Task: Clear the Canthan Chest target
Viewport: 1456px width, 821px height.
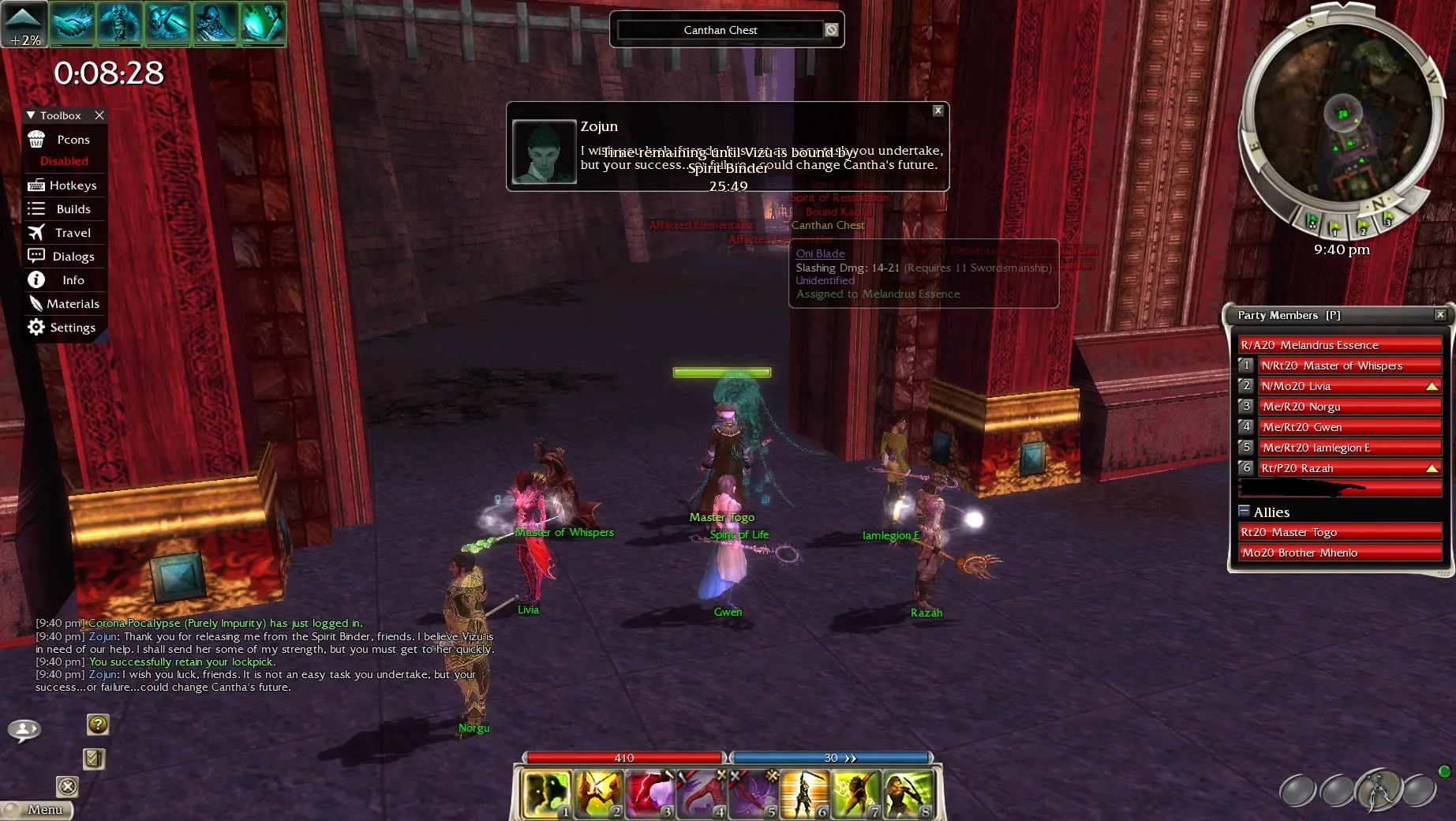Action: click(831, 30)
